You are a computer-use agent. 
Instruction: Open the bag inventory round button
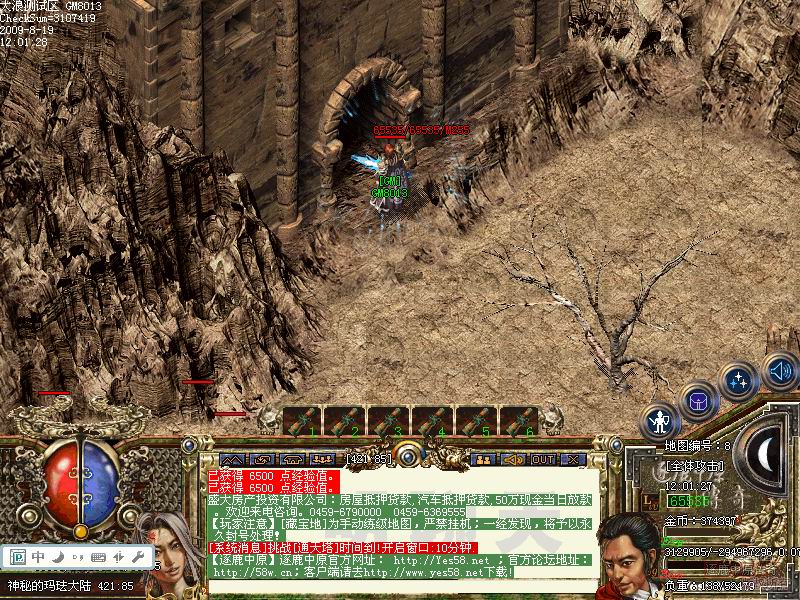(698, 401)
